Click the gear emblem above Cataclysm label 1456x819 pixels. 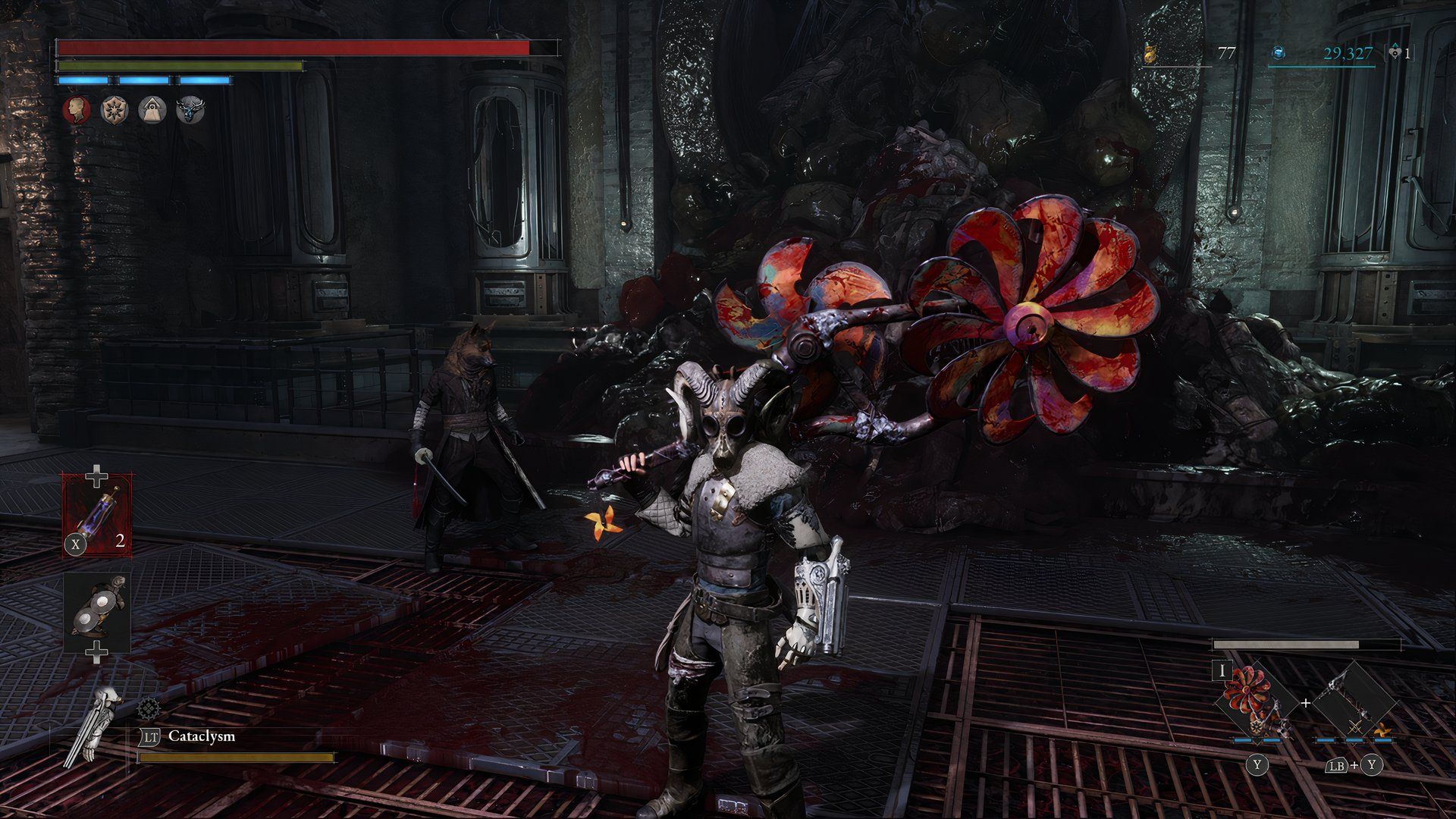point(147,709)
